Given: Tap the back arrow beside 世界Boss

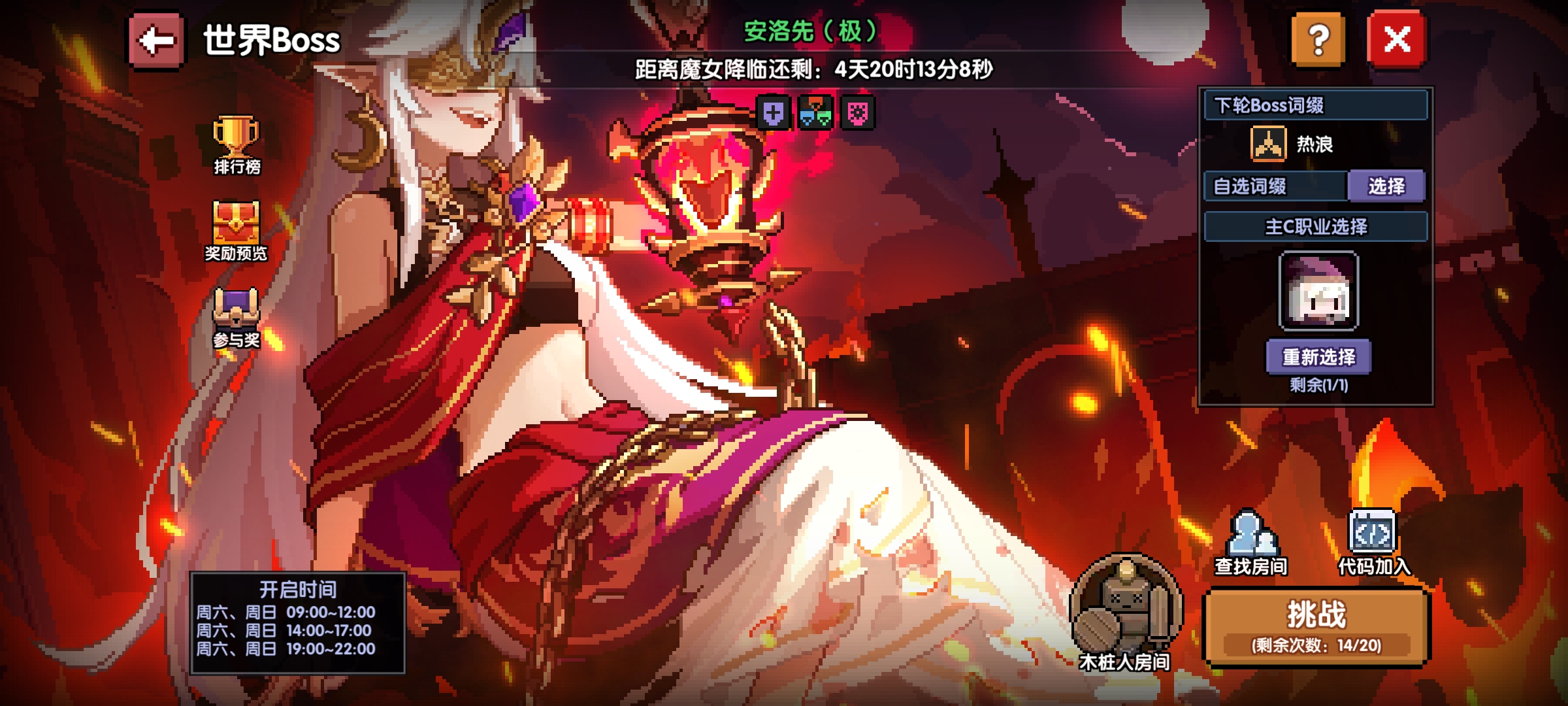Looking at the screenshot, I should point(155,41).
